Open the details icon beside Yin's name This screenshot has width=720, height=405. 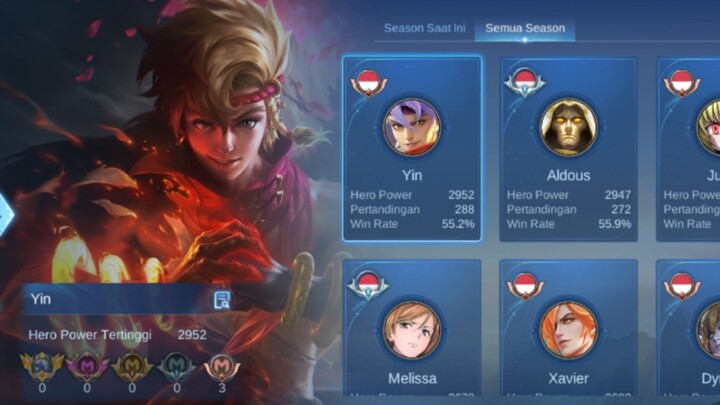tap(222, 299)
